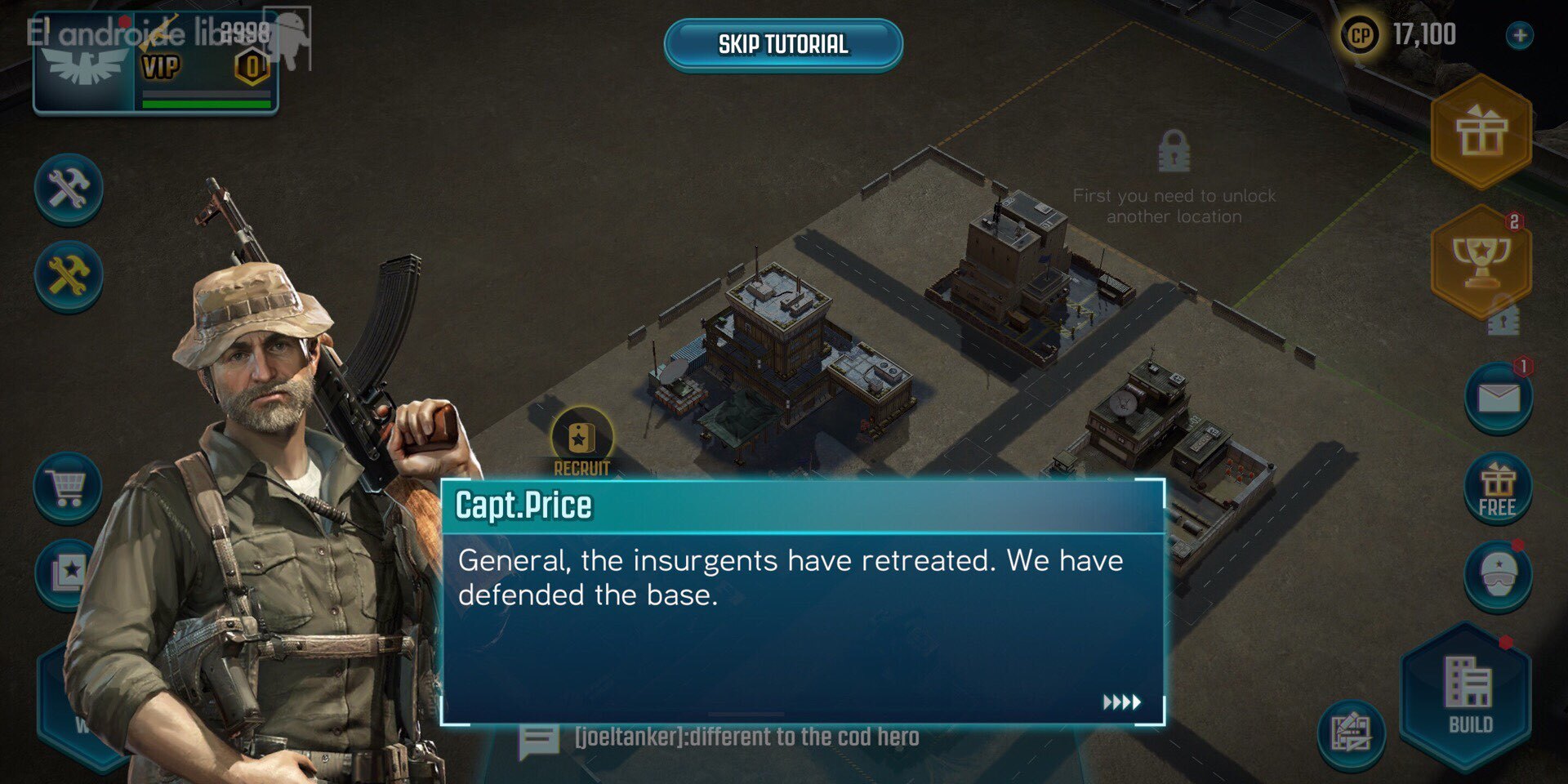
Task: Advance Capt.Price's dialogue with the arrows
Action: click(x=1123, y=701)
